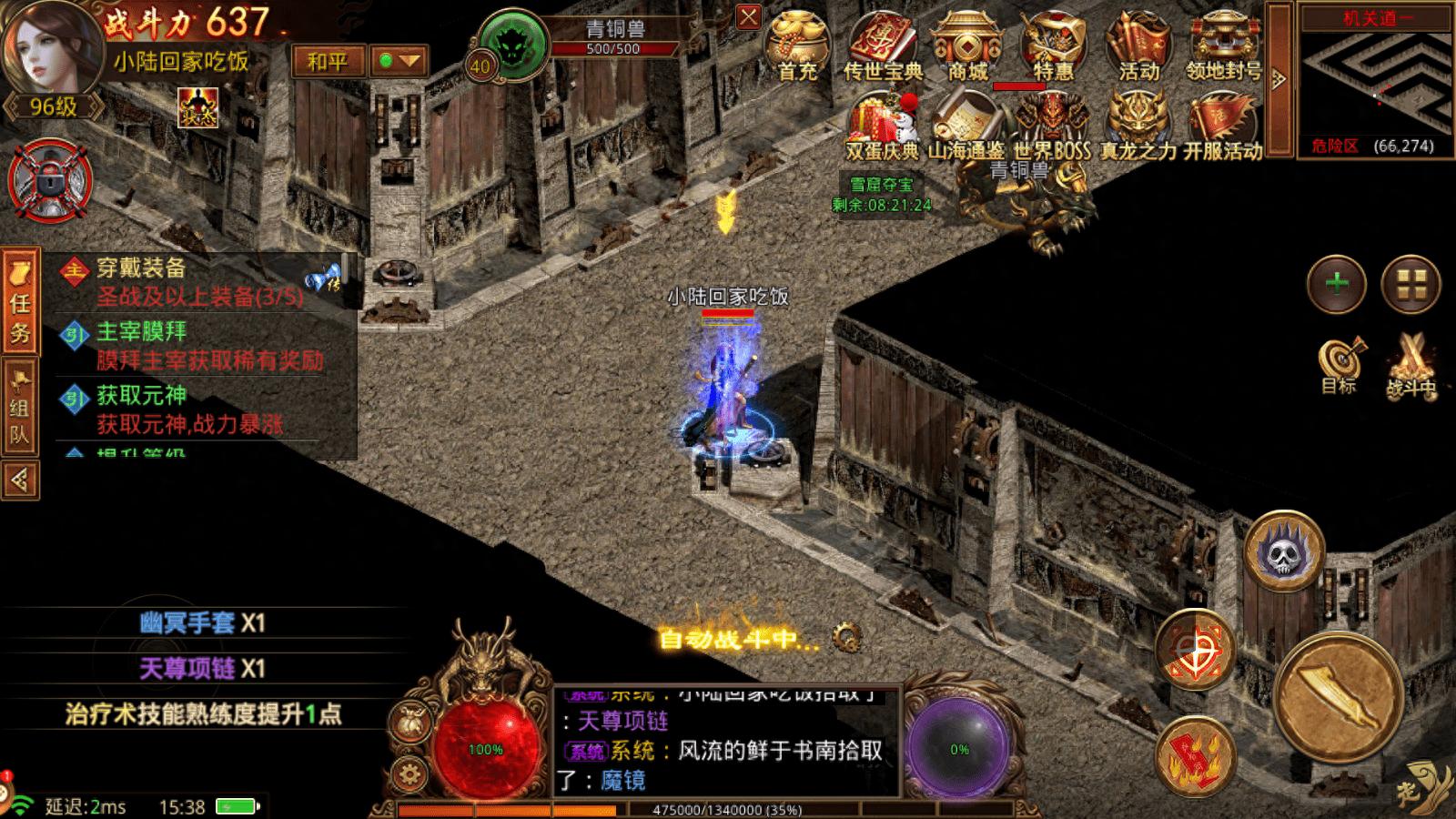This screenshot has height=819, width=1456.
Task: Open the 世界BOSS panel
Action: (1051, 126)
